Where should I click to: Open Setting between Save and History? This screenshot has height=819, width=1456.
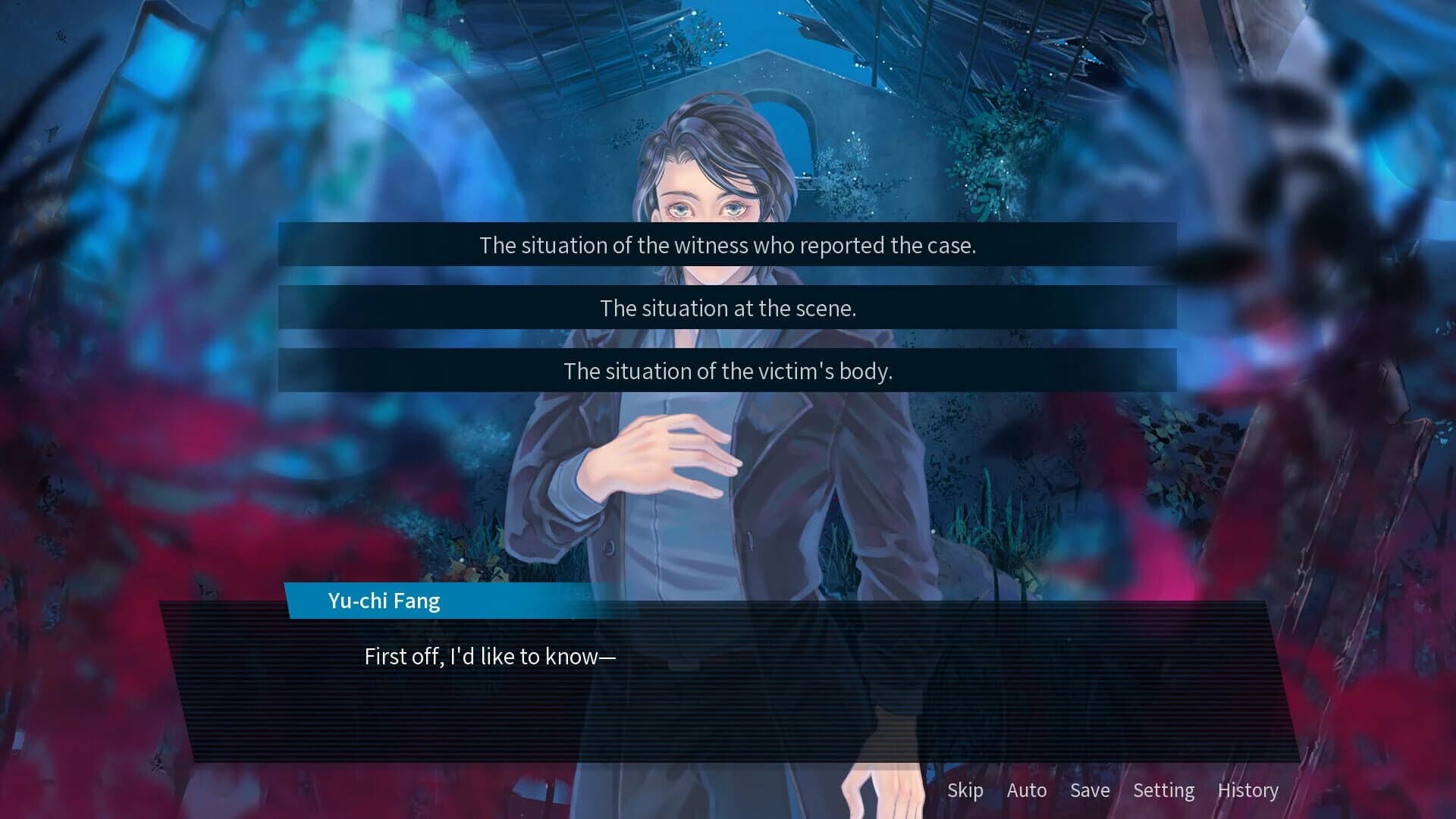point(1164,790)
